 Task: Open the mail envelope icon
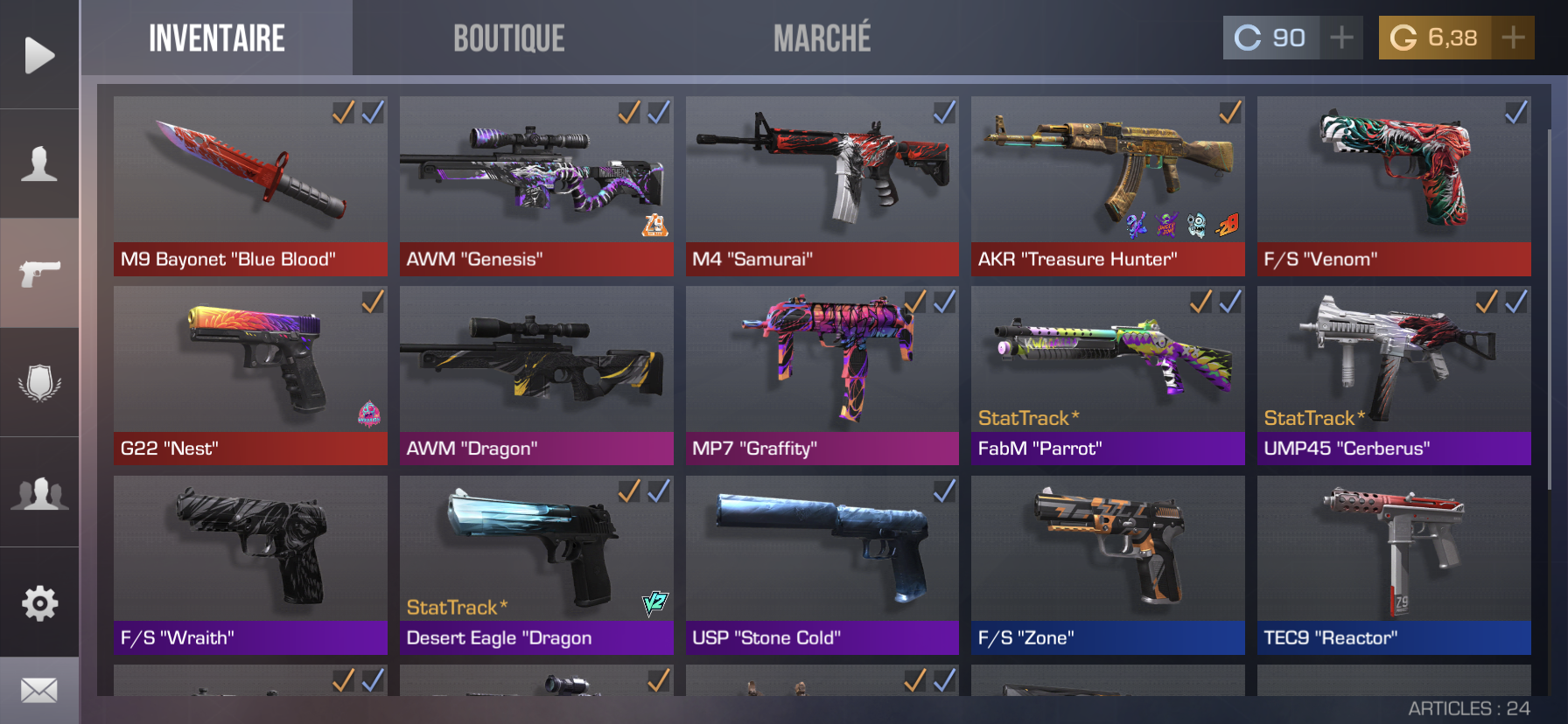point(39,691)
